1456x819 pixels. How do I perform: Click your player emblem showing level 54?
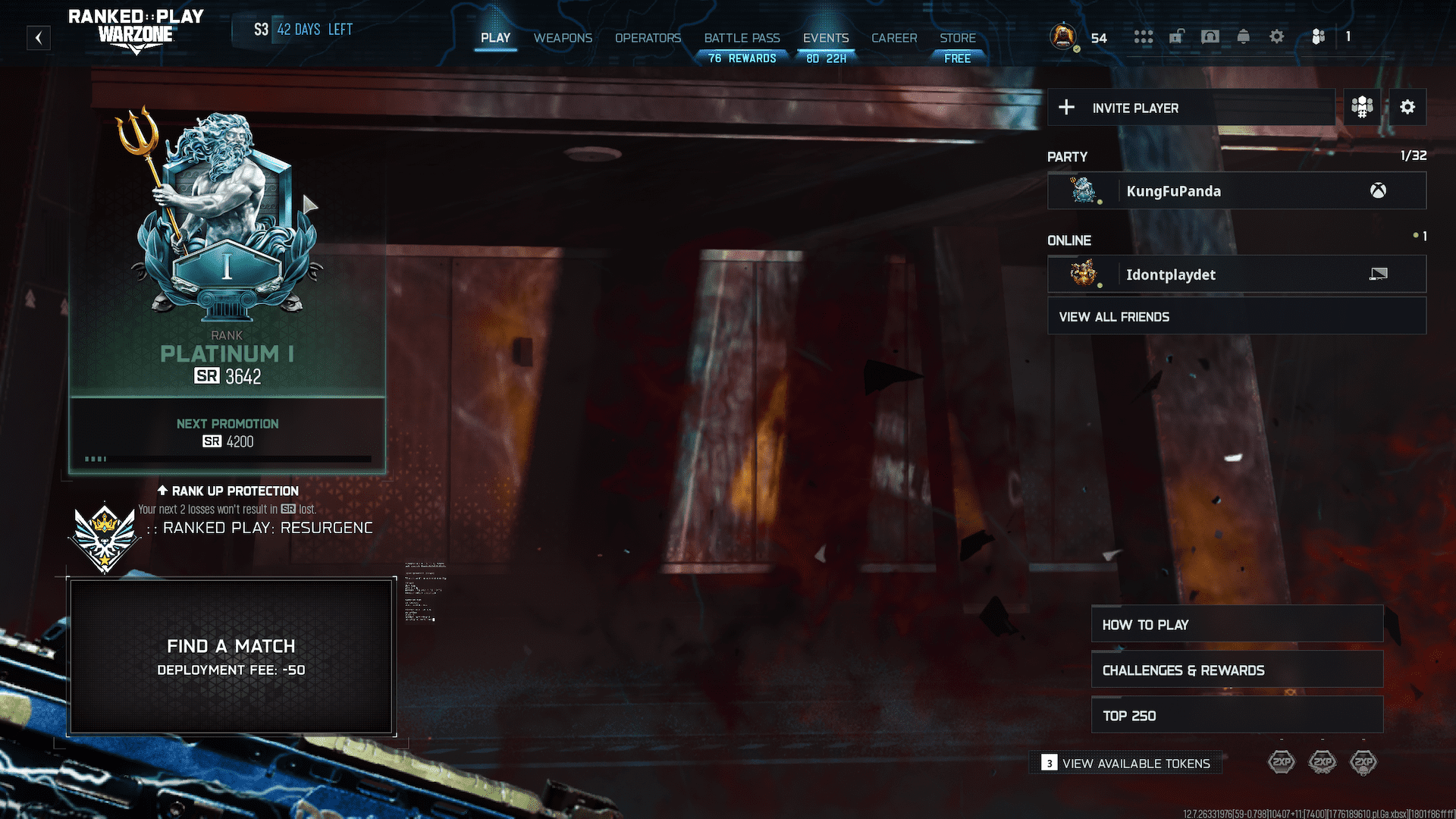pos(1062,36)
